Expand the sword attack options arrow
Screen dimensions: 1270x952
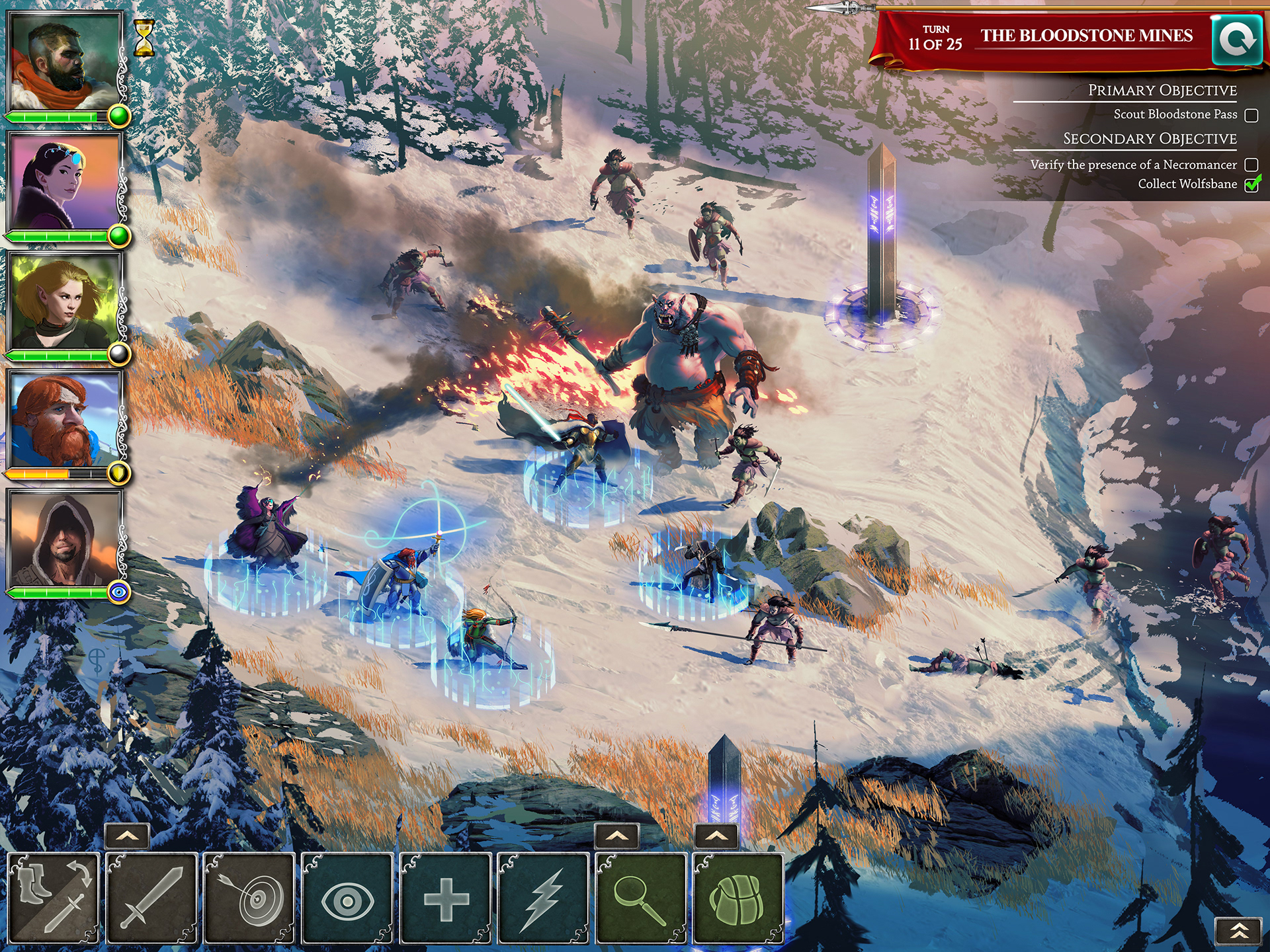(127, 836)
